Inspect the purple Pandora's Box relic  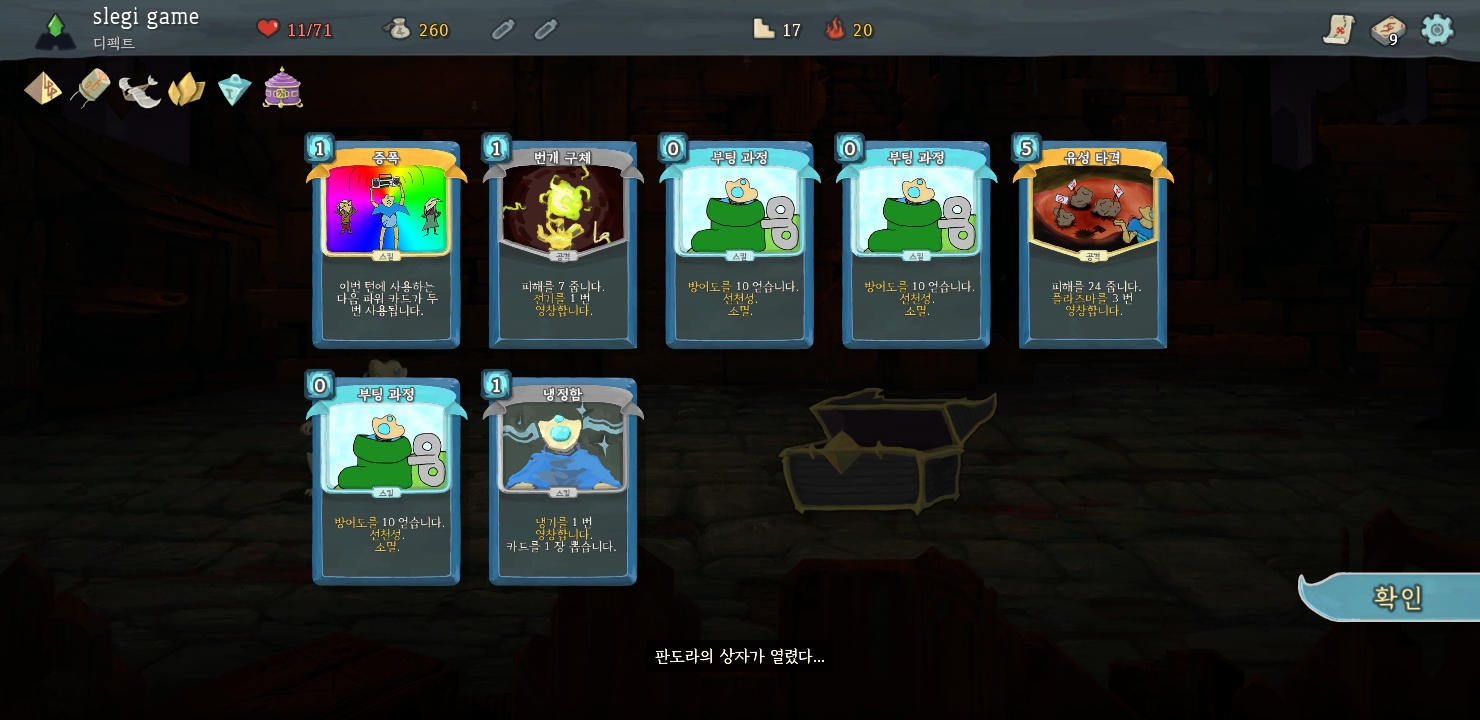[283, 89]
